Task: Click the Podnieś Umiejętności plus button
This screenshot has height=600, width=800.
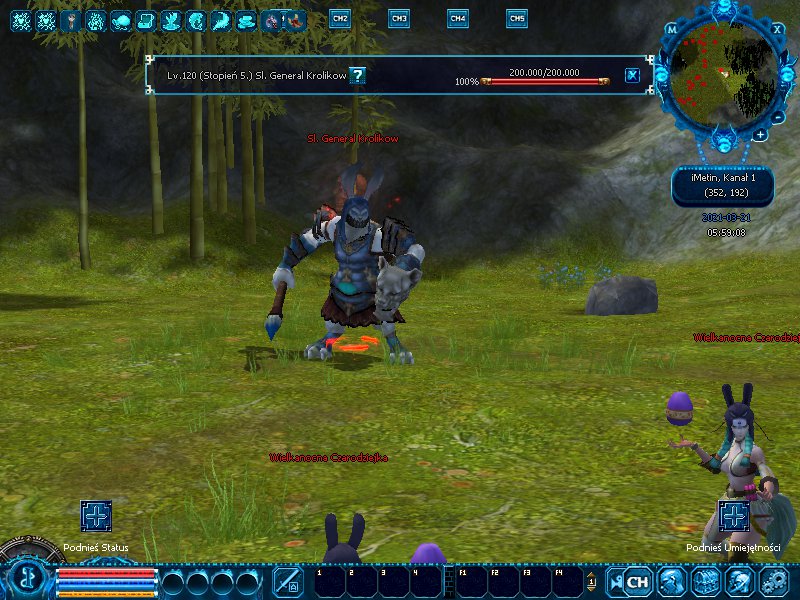Action: coord(734,517)
